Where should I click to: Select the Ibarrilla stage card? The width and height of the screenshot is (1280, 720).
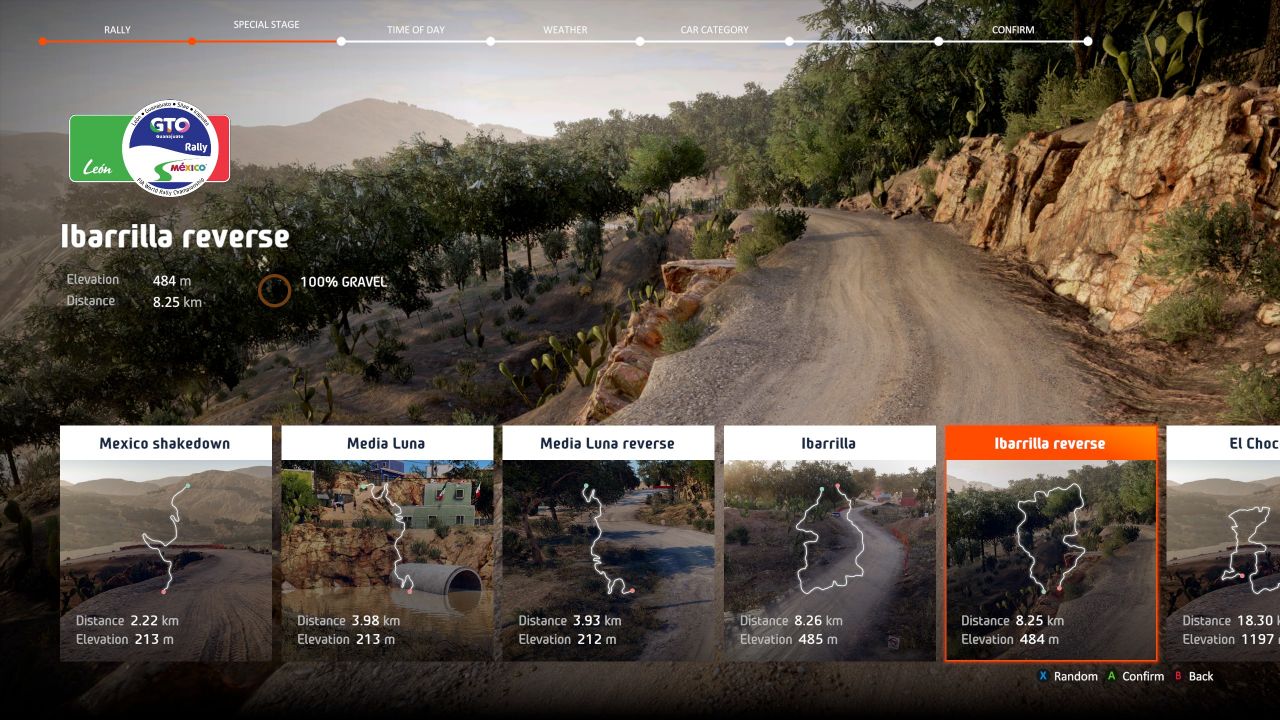click(x=829, y=543)
